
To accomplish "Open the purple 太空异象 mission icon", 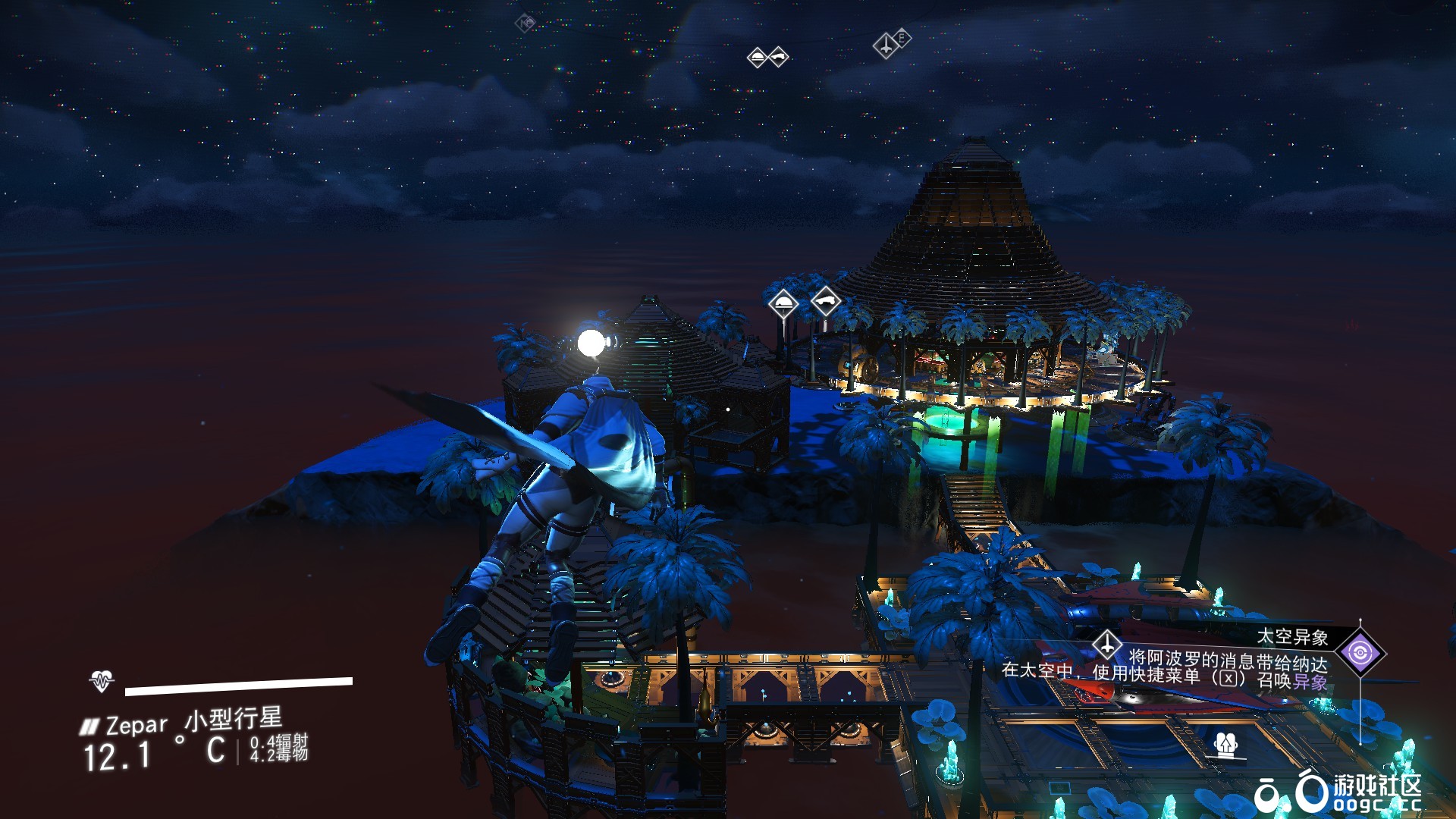I will (x=1360, y=653).
